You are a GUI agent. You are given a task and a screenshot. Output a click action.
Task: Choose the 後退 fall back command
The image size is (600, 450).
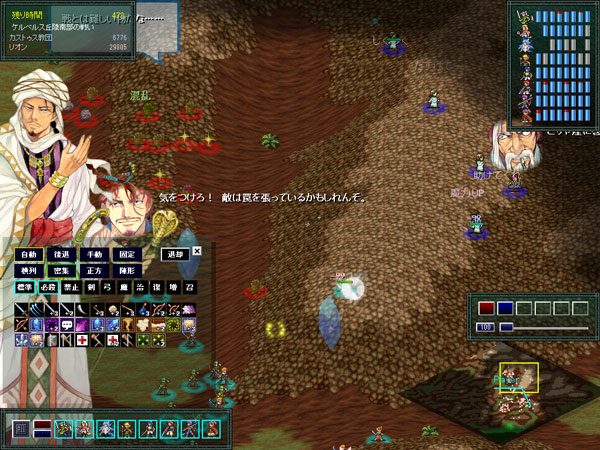click(x=62, y=255)
